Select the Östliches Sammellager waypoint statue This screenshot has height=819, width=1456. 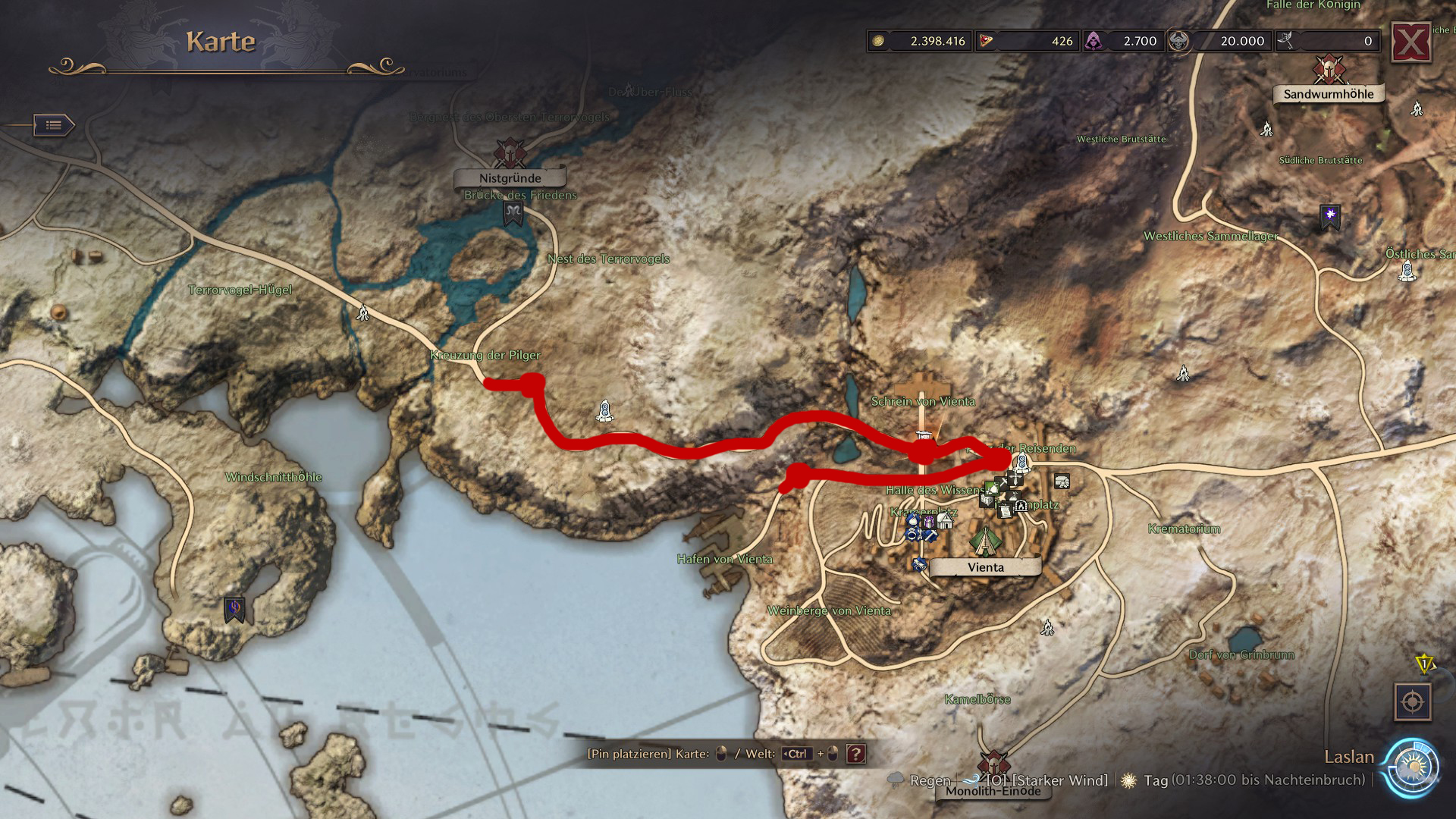click(x=1407, y=271)
